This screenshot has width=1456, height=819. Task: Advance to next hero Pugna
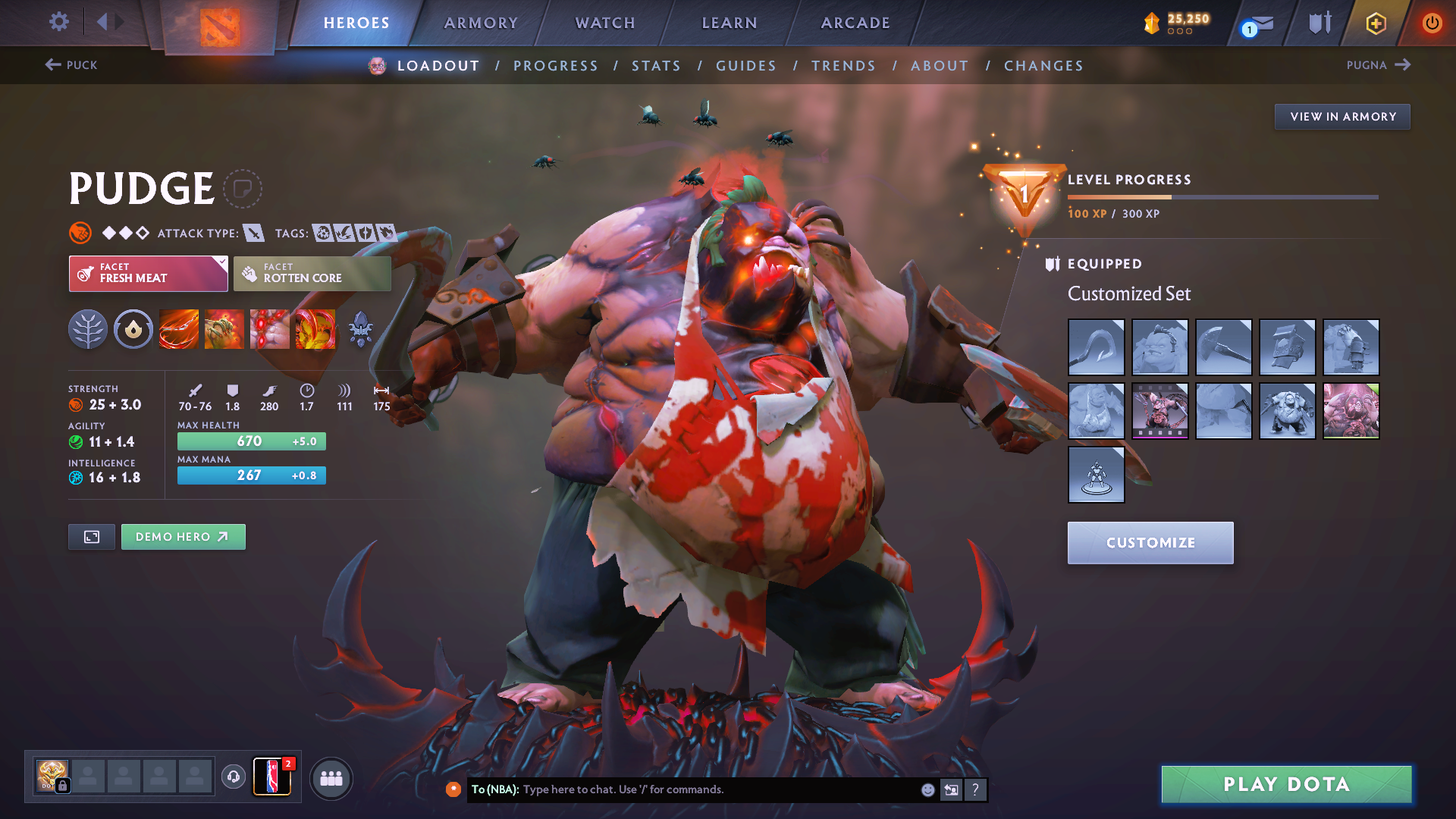click(1378, 65)
